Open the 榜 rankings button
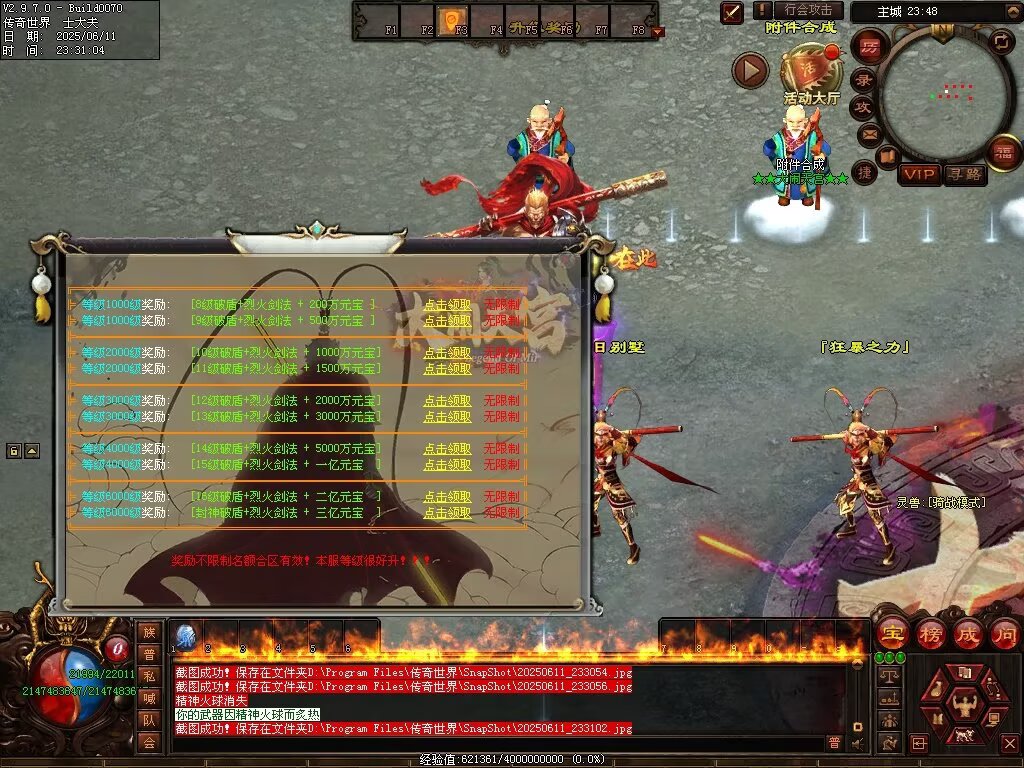Screen dimensions: 1024x768 point(929,633)
